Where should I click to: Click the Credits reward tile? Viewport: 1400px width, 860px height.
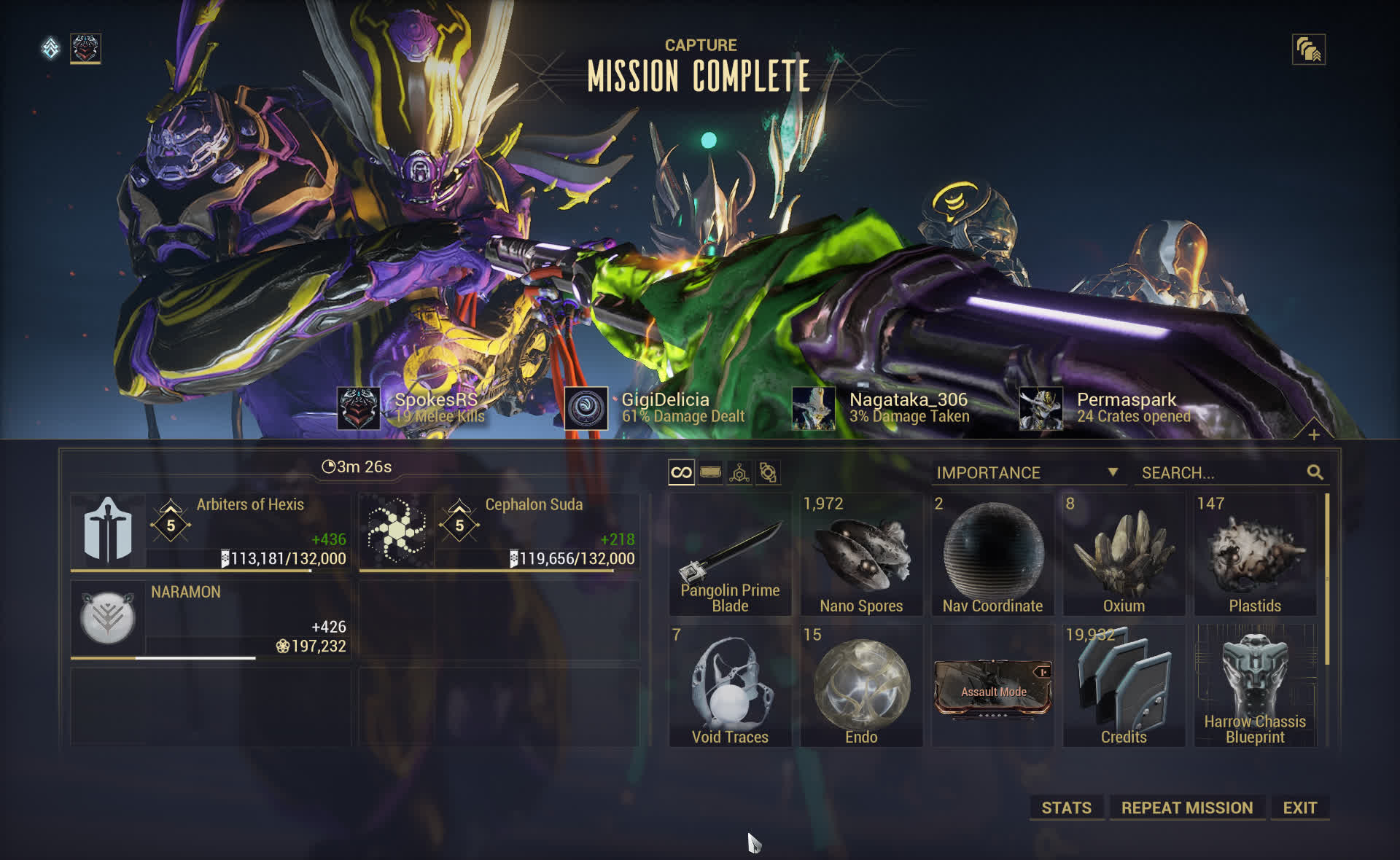[1124, 686]
